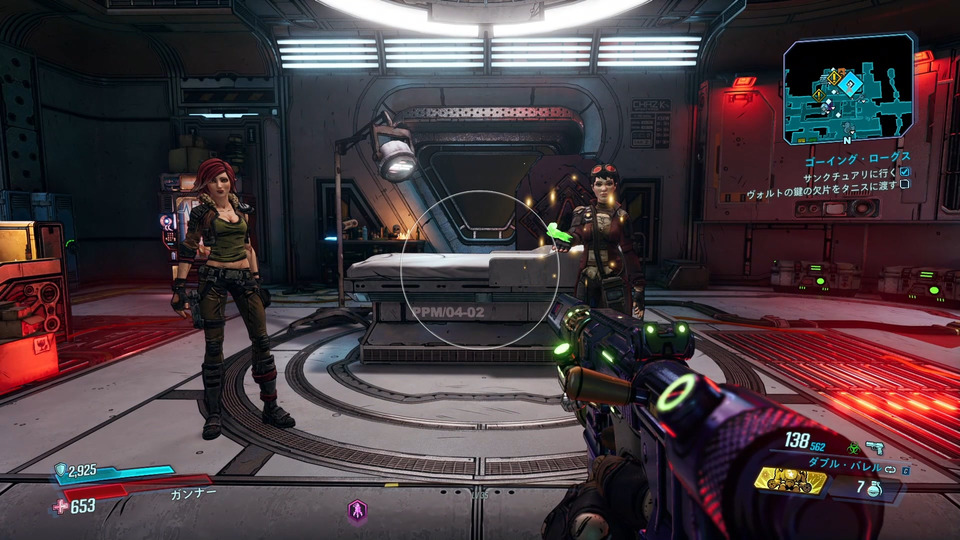Image resolution: width=960 pixels, height=540 pixels.
Task: Click the unchecked Tannis objective checkbox
Action: pos(904,185)
